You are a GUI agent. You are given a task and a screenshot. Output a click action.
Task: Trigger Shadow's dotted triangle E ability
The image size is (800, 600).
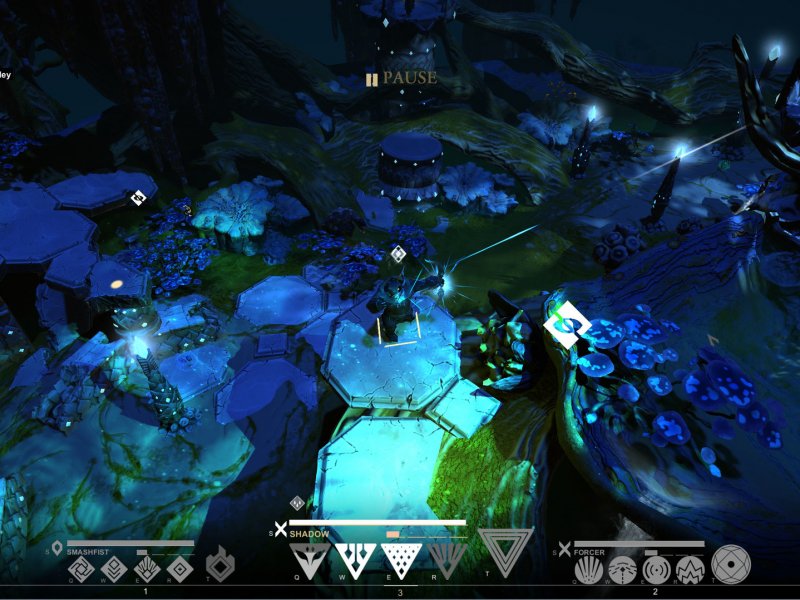tap(401, 558)
